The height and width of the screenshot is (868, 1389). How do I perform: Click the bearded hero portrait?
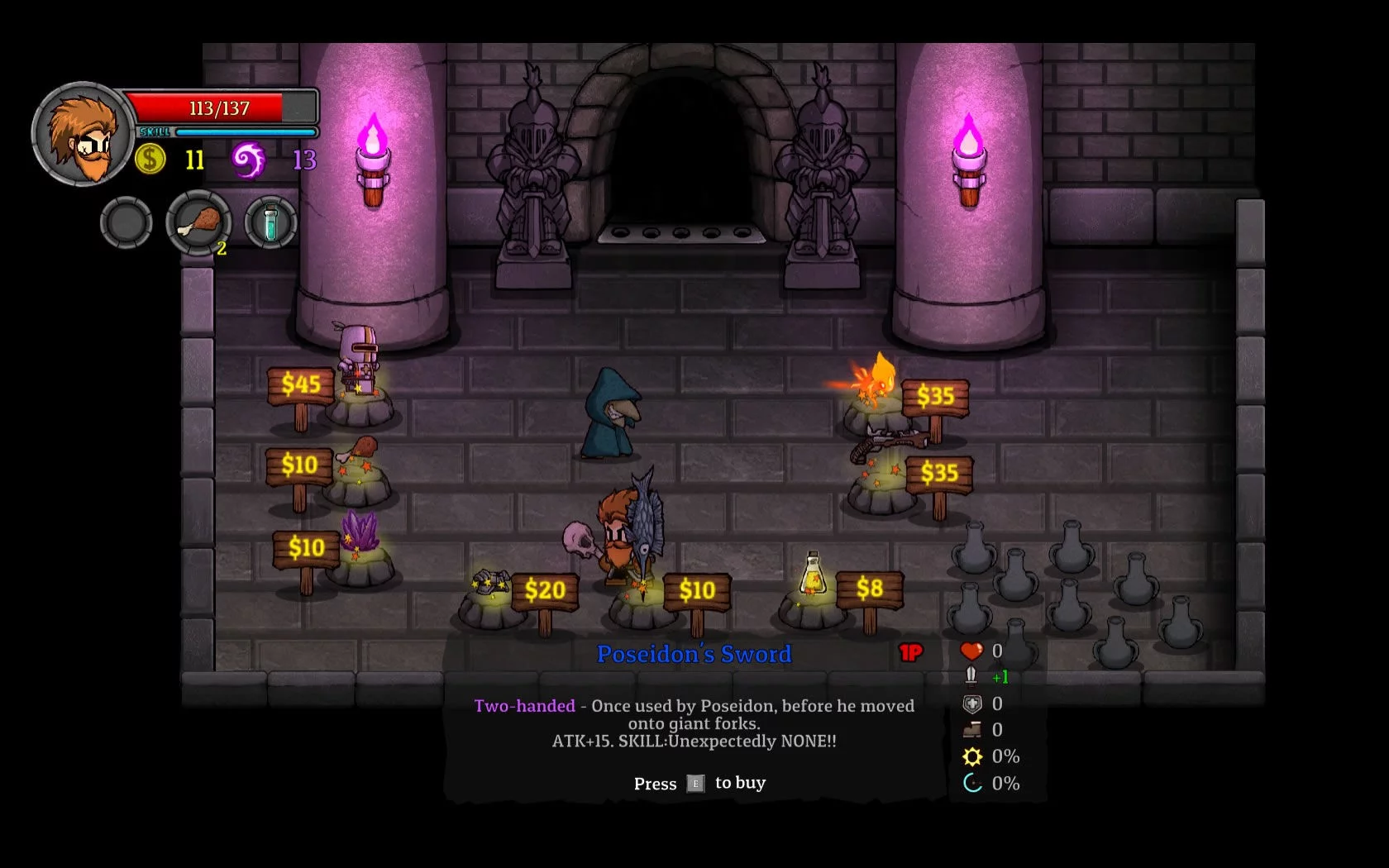pyautogui.click(x=82, y=134)
